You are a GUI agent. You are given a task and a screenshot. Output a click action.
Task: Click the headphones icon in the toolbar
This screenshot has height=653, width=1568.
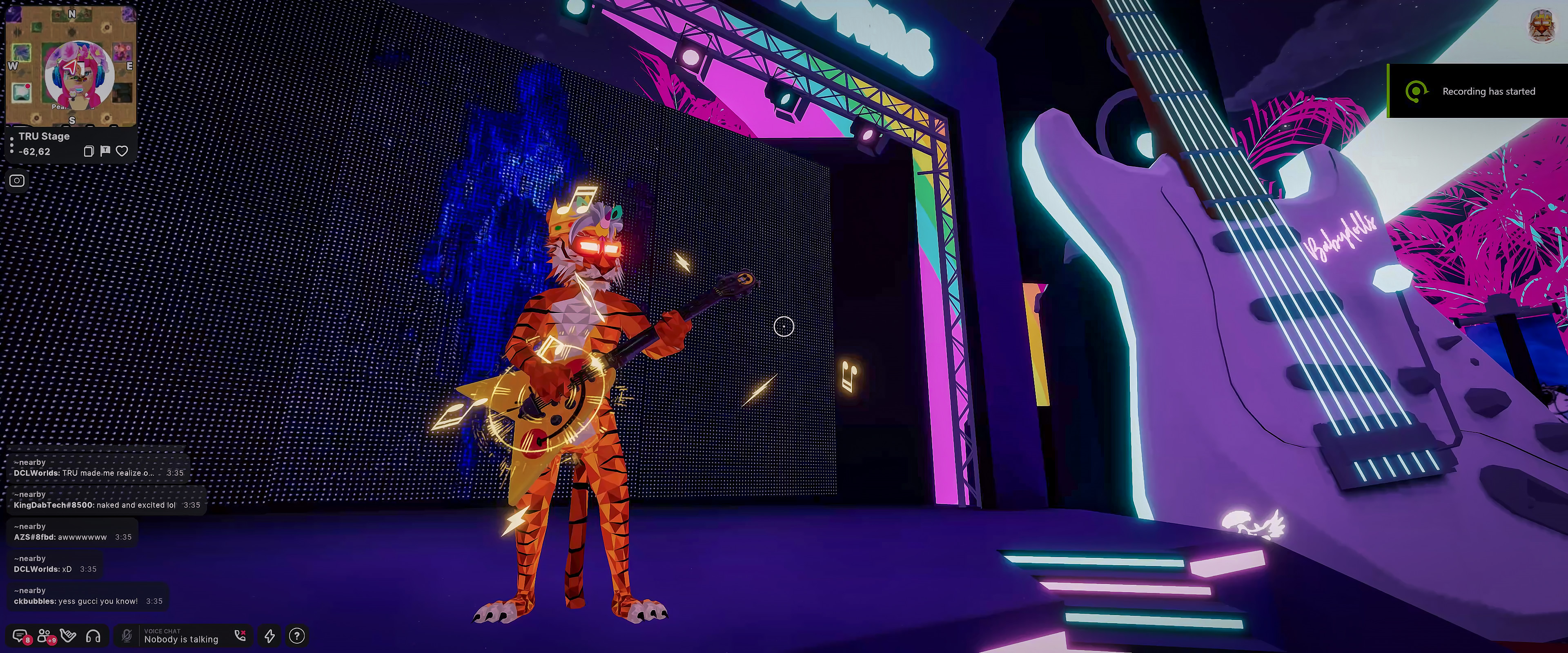pyautogui.click(x=93, y=636)
